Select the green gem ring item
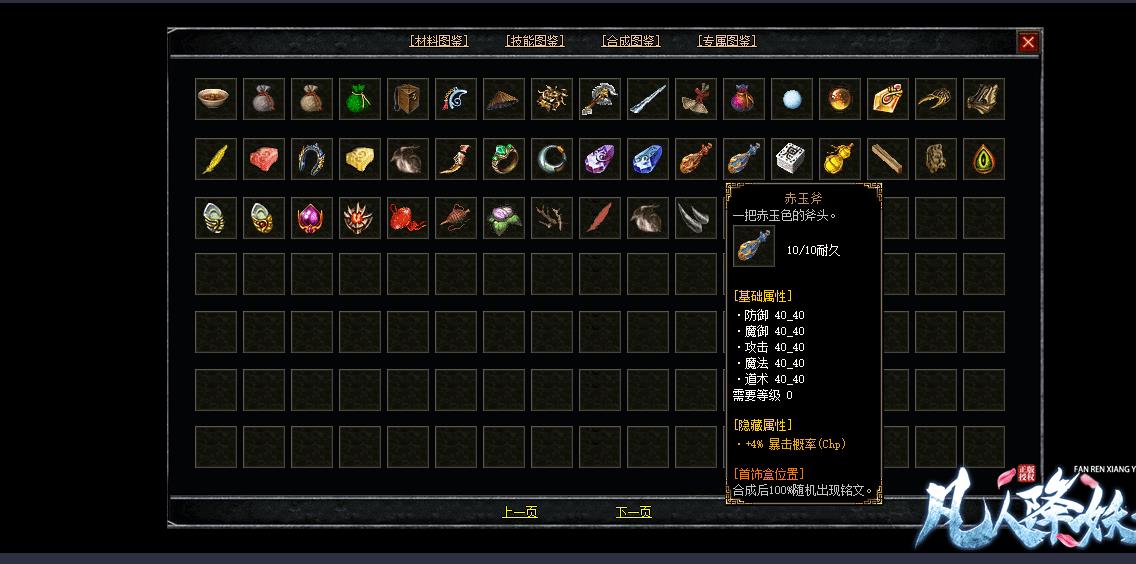Screen dimensions: 1136x564 tap(504, 159)
